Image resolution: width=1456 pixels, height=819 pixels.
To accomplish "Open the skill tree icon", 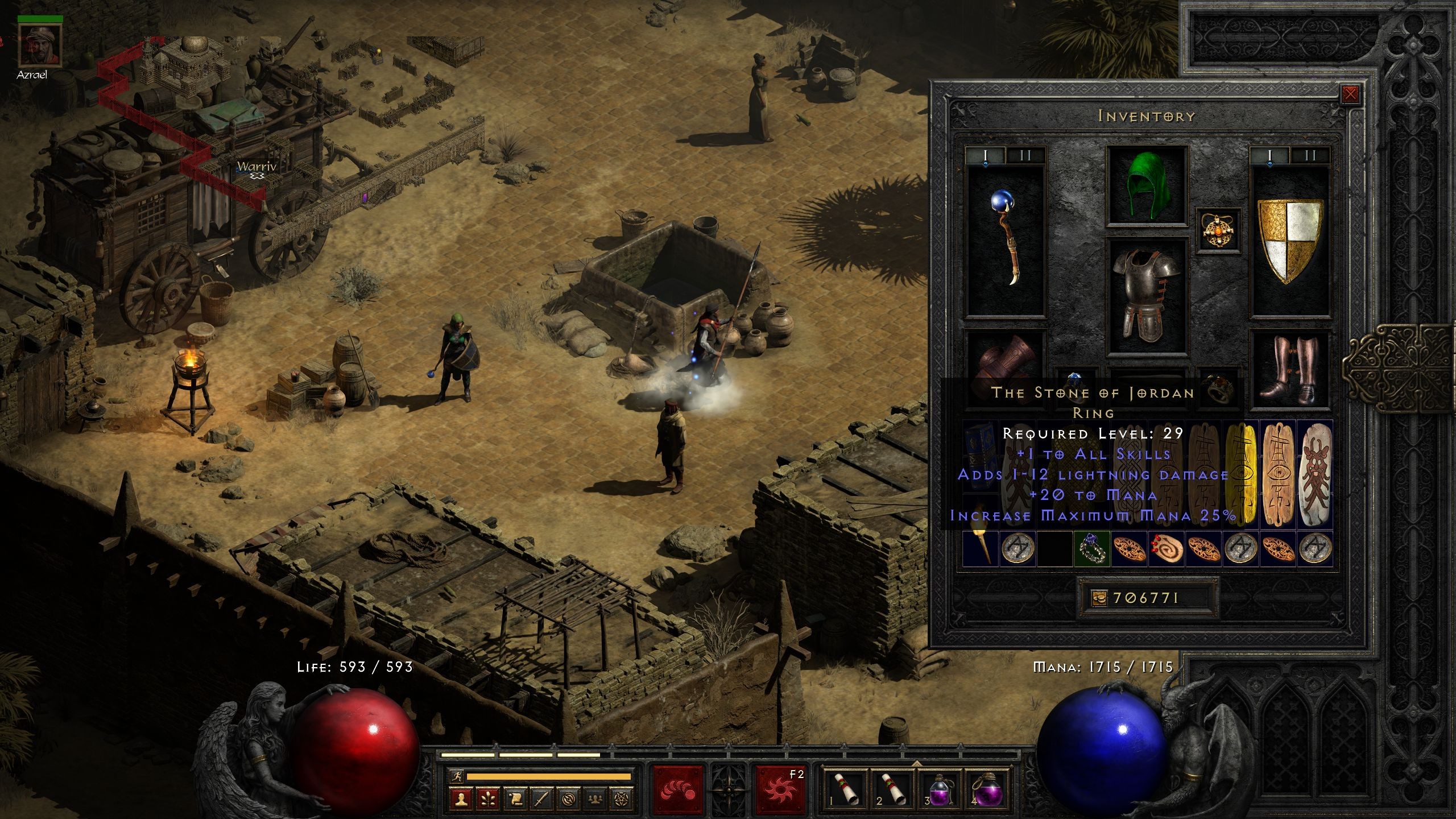I will coord(487,801).
